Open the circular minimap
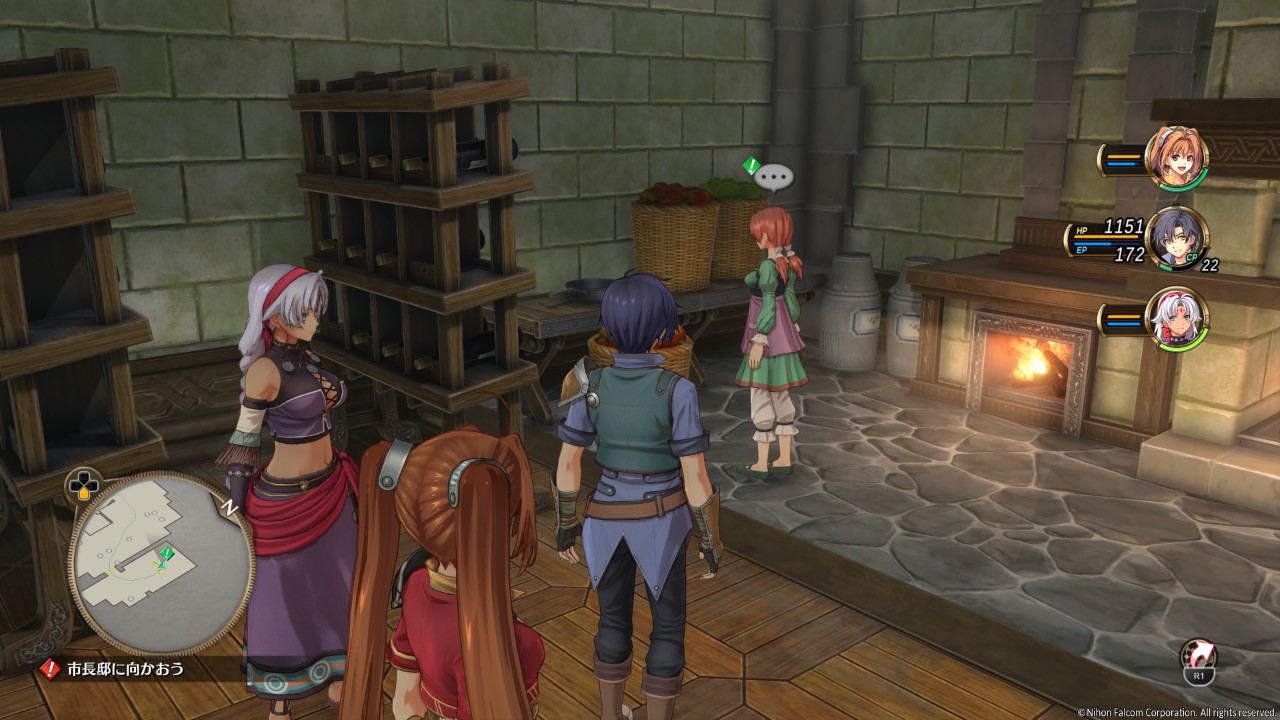 [x=161, y=566]
